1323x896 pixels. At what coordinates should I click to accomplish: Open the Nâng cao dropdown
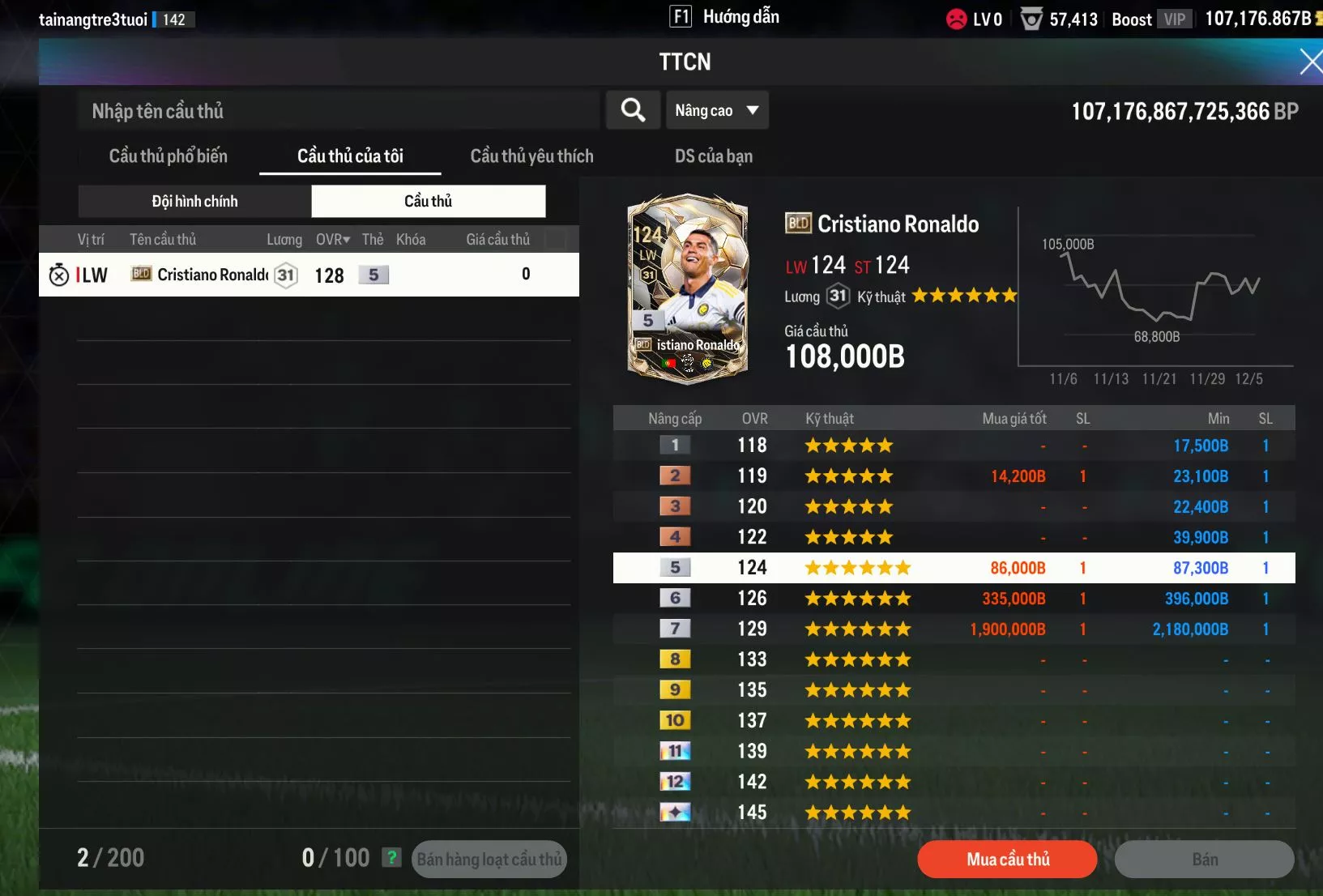coord(716,110)
